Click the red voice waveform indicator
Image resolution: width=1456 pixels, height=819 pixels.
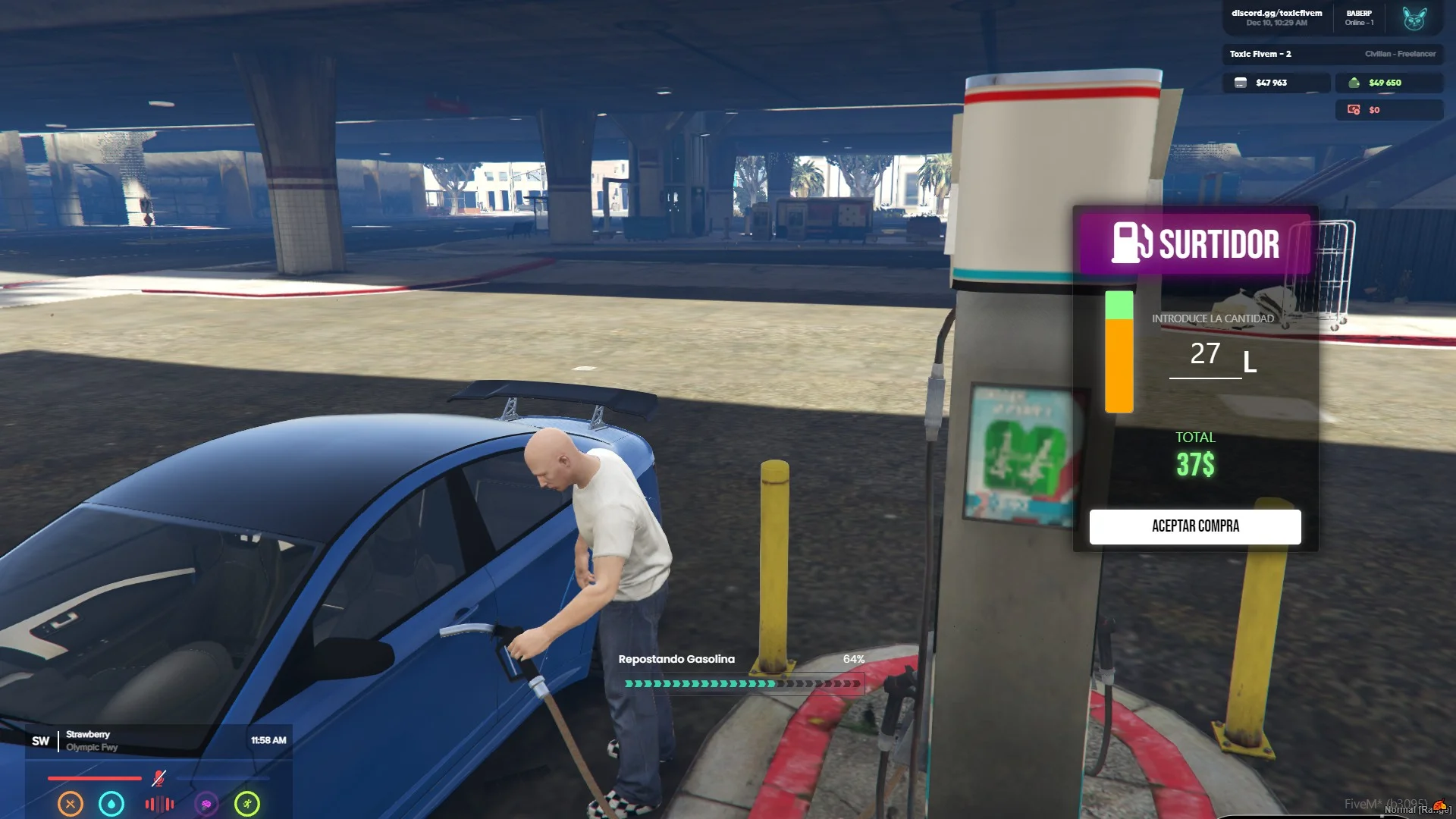tap(159, 804)
